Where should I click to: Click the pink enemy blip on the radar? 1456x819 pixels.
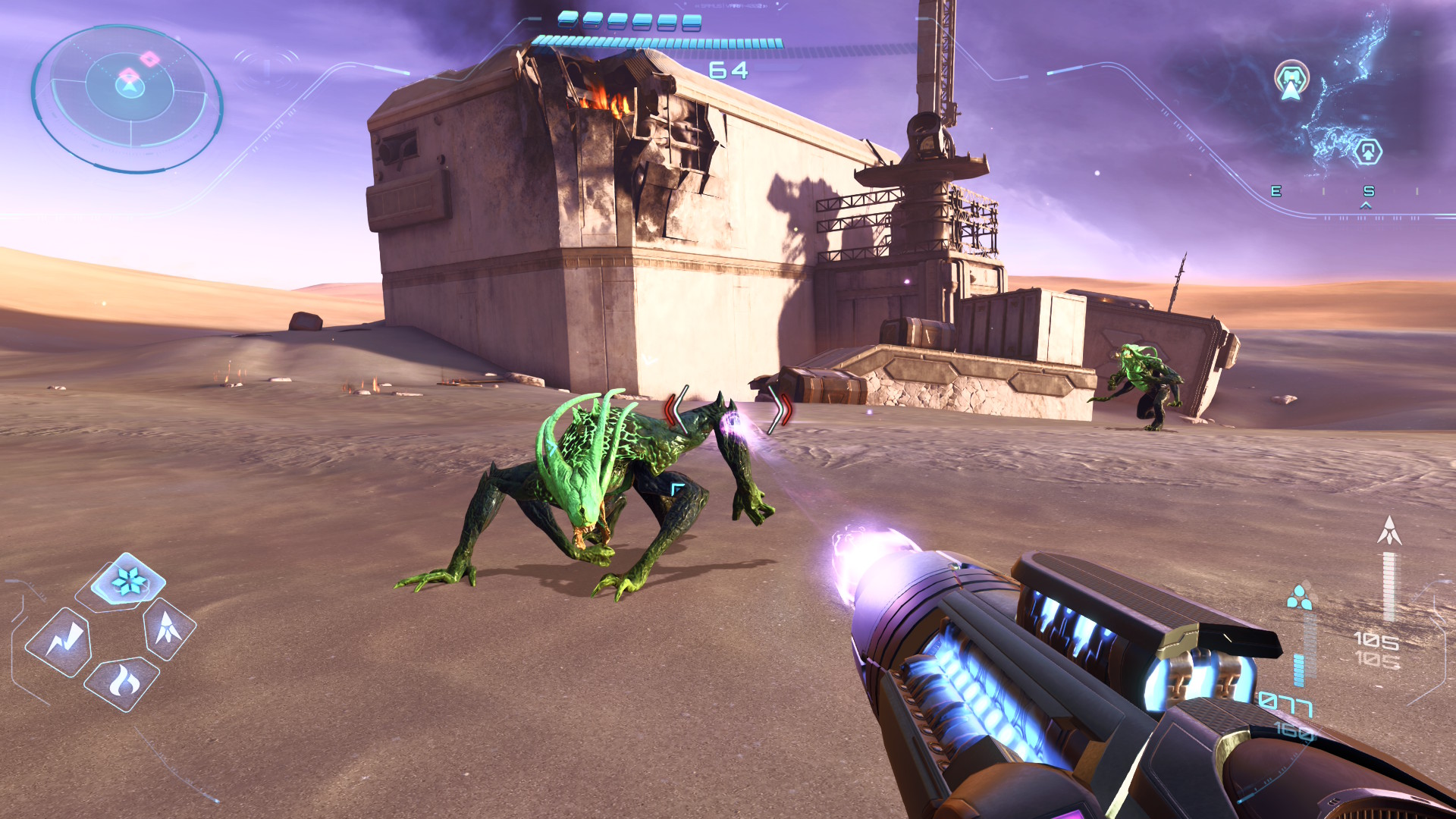tap(149, 58)
